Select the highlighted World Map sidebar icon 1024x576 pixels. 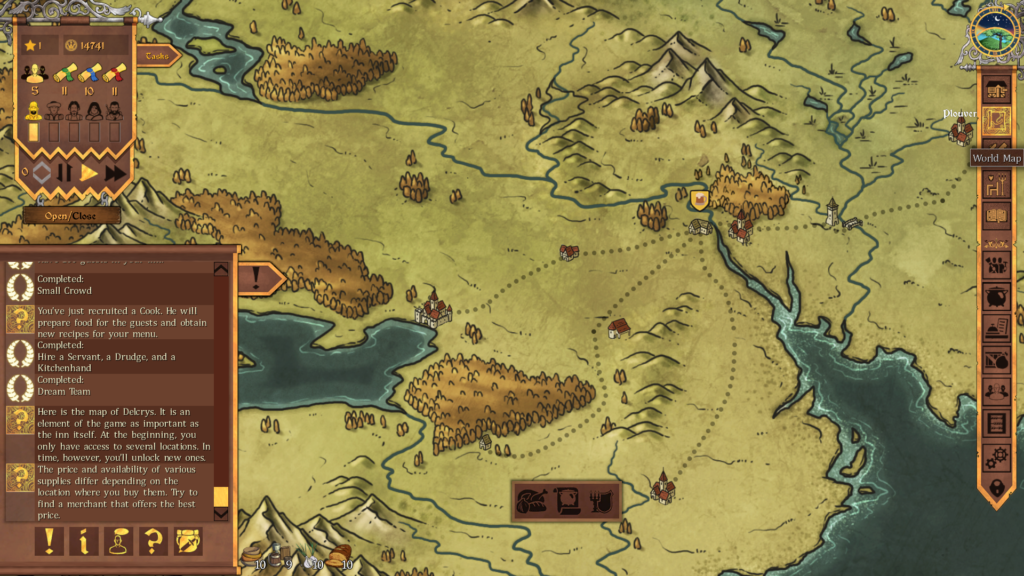coord(995,122)
